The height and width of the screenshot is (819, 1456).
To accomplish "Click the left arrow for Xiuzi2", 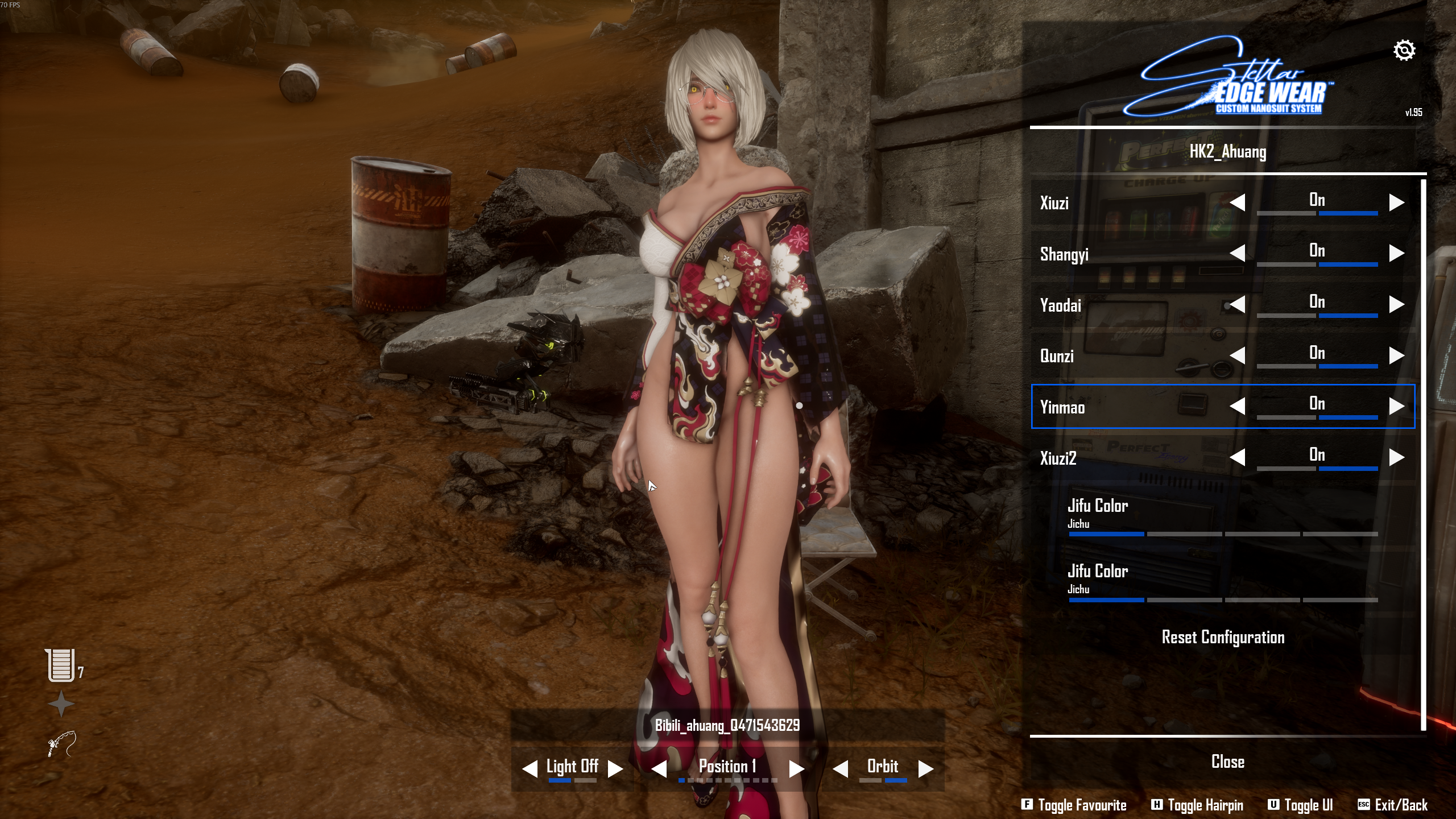I will point(1237,457).
